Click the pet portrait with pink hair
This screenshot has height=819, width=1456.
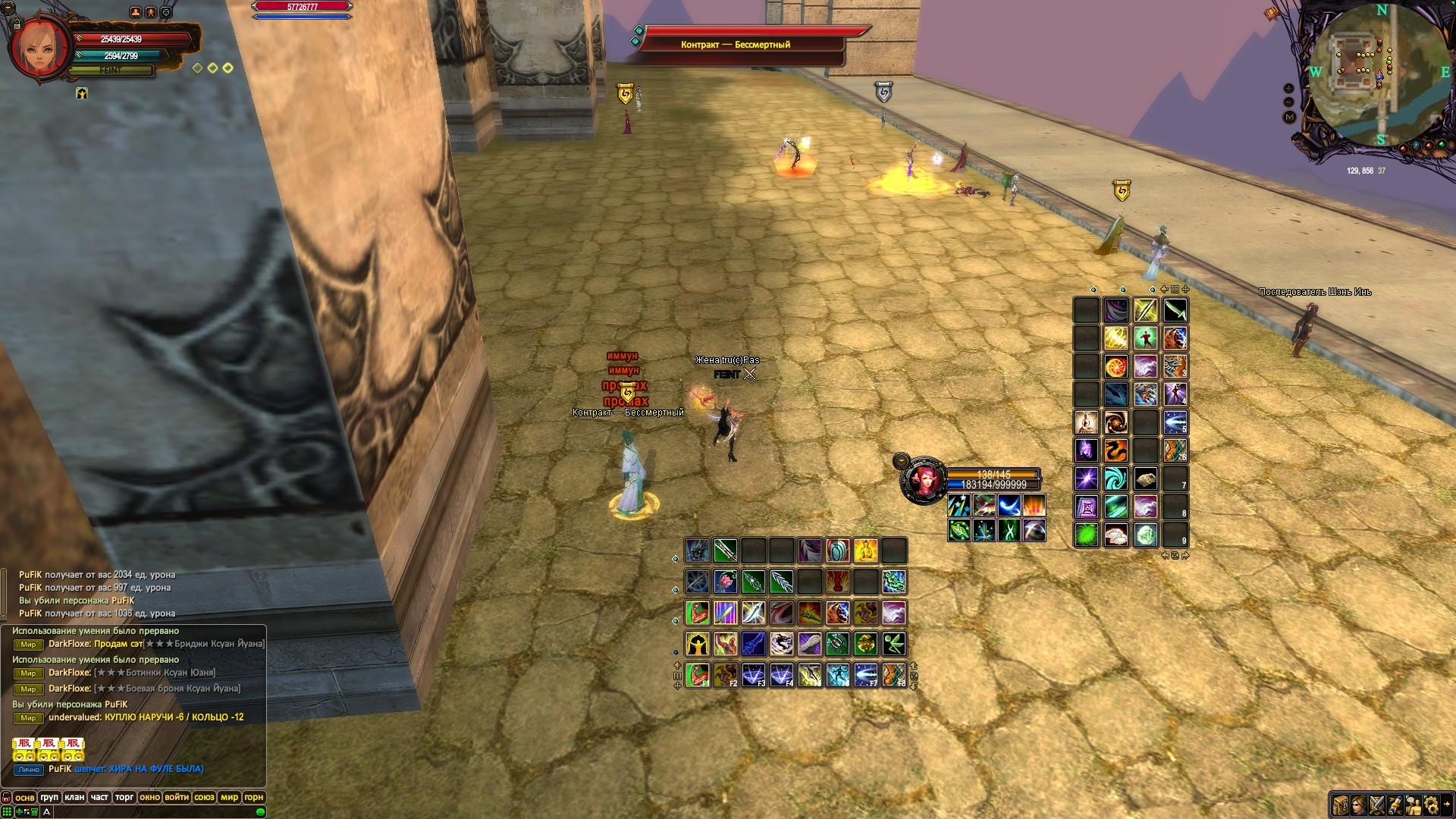[x=924, y=480]
